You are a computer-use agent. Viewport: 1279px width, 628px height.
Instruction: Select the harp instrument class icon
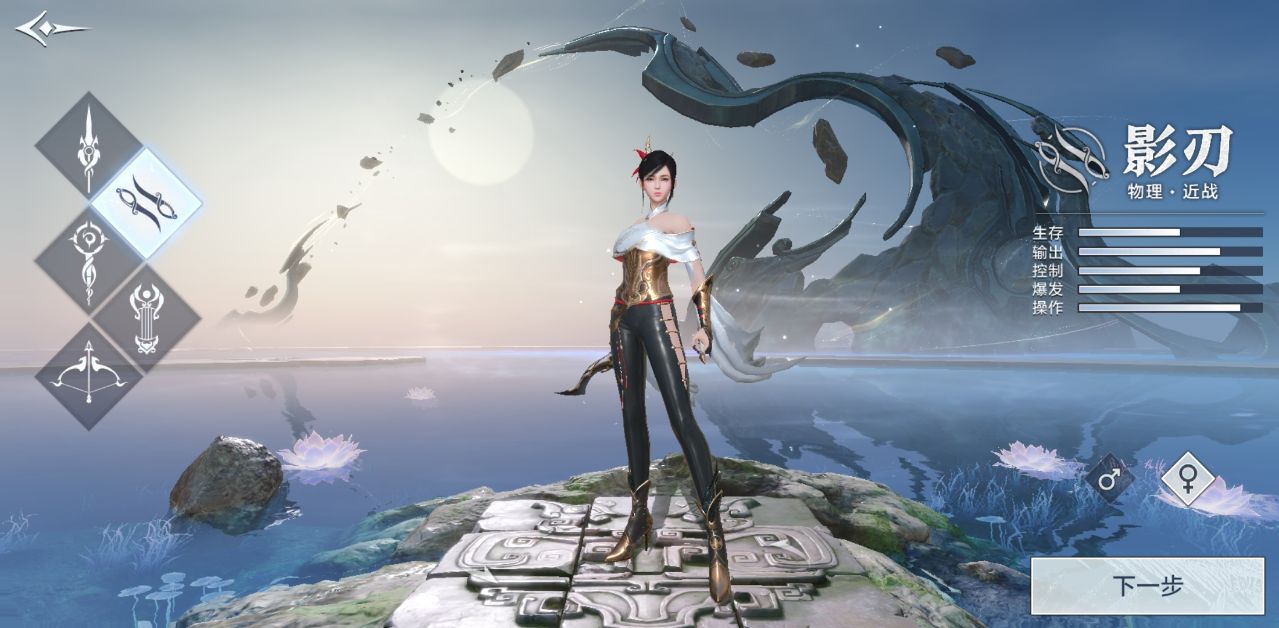coord(147,318)
